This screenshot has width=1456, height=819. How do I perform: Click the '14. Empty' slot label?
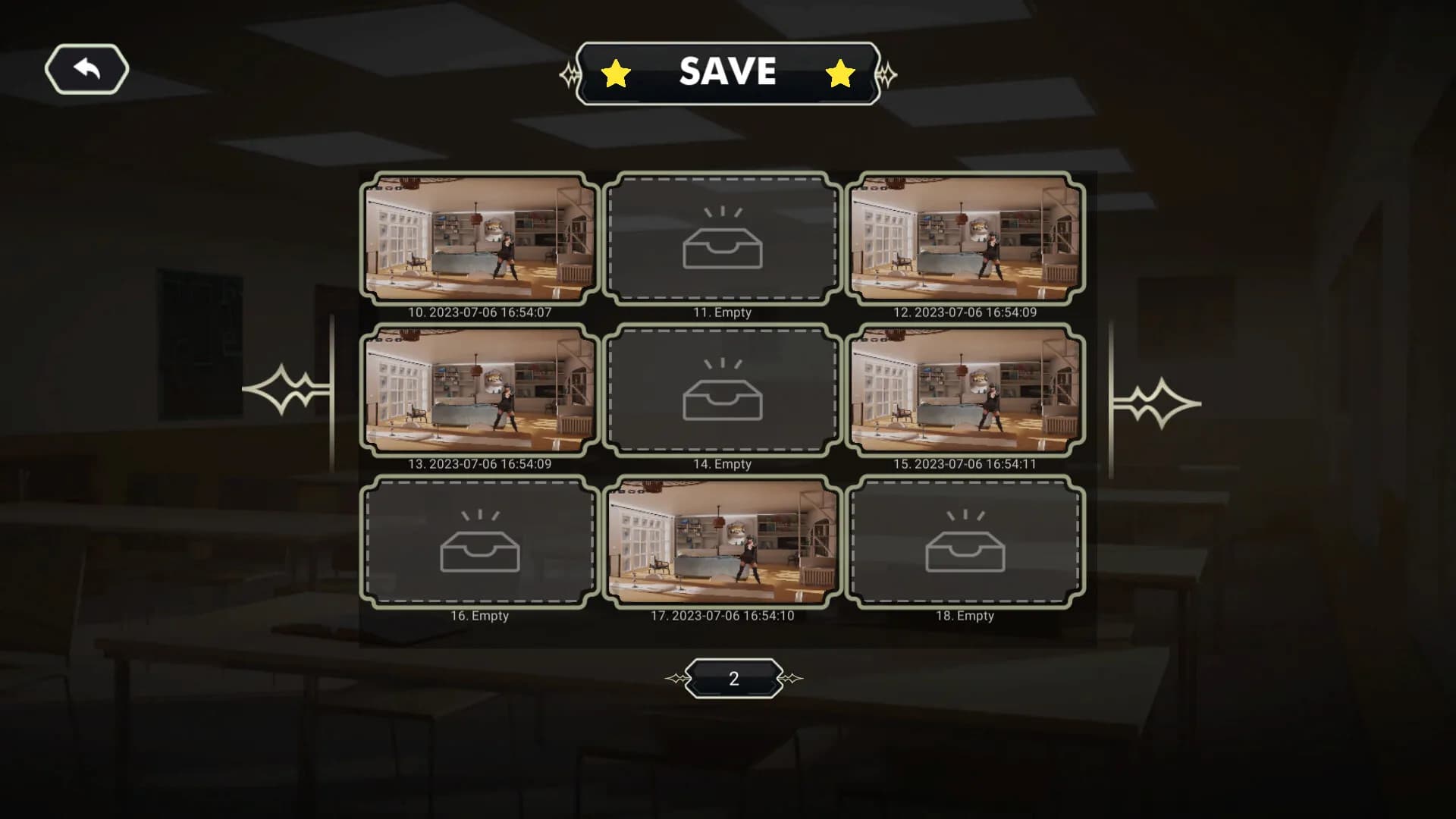point(723,463)
